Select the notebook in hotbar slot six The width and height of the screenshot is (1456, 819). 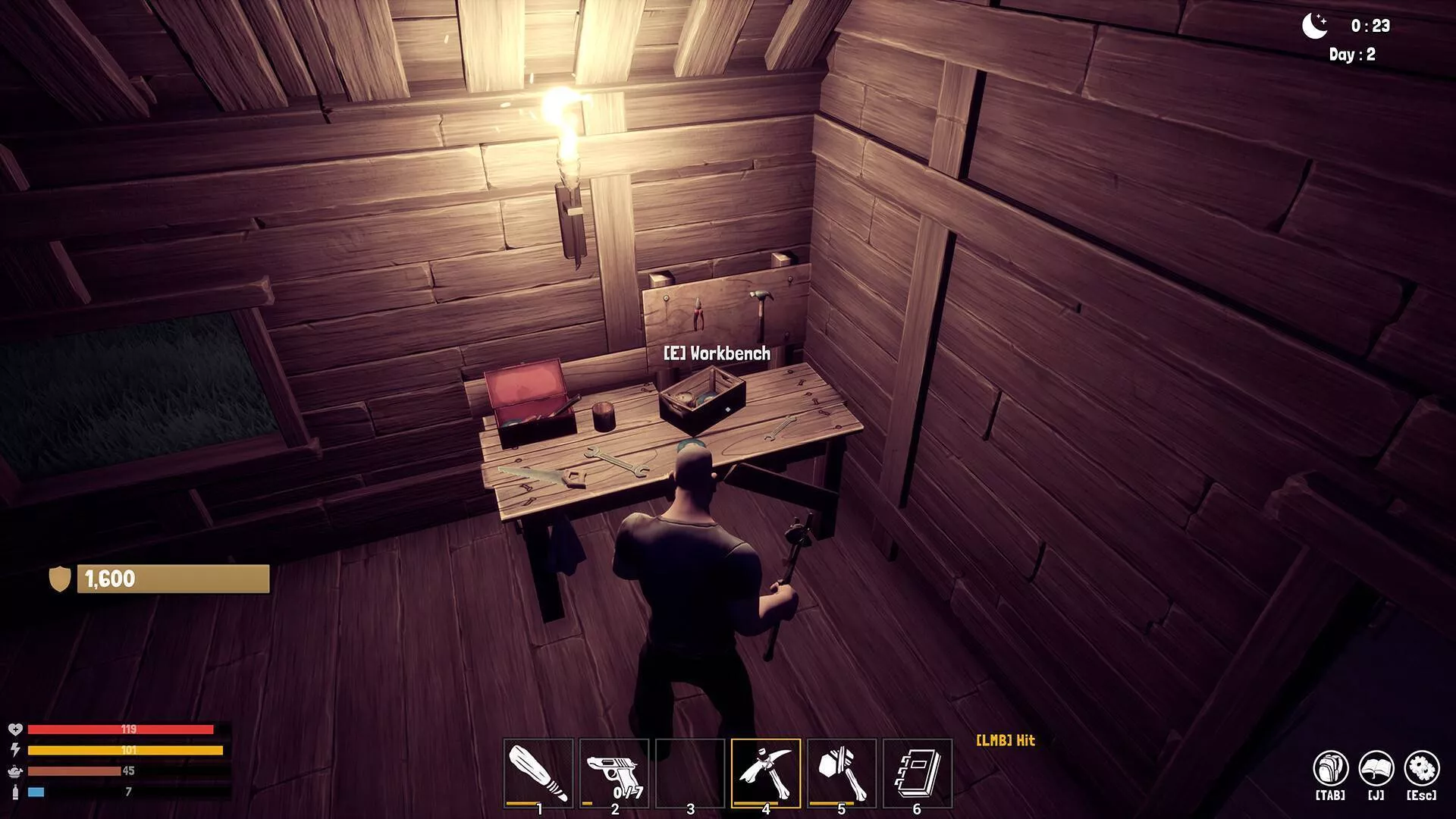(917, 773)
